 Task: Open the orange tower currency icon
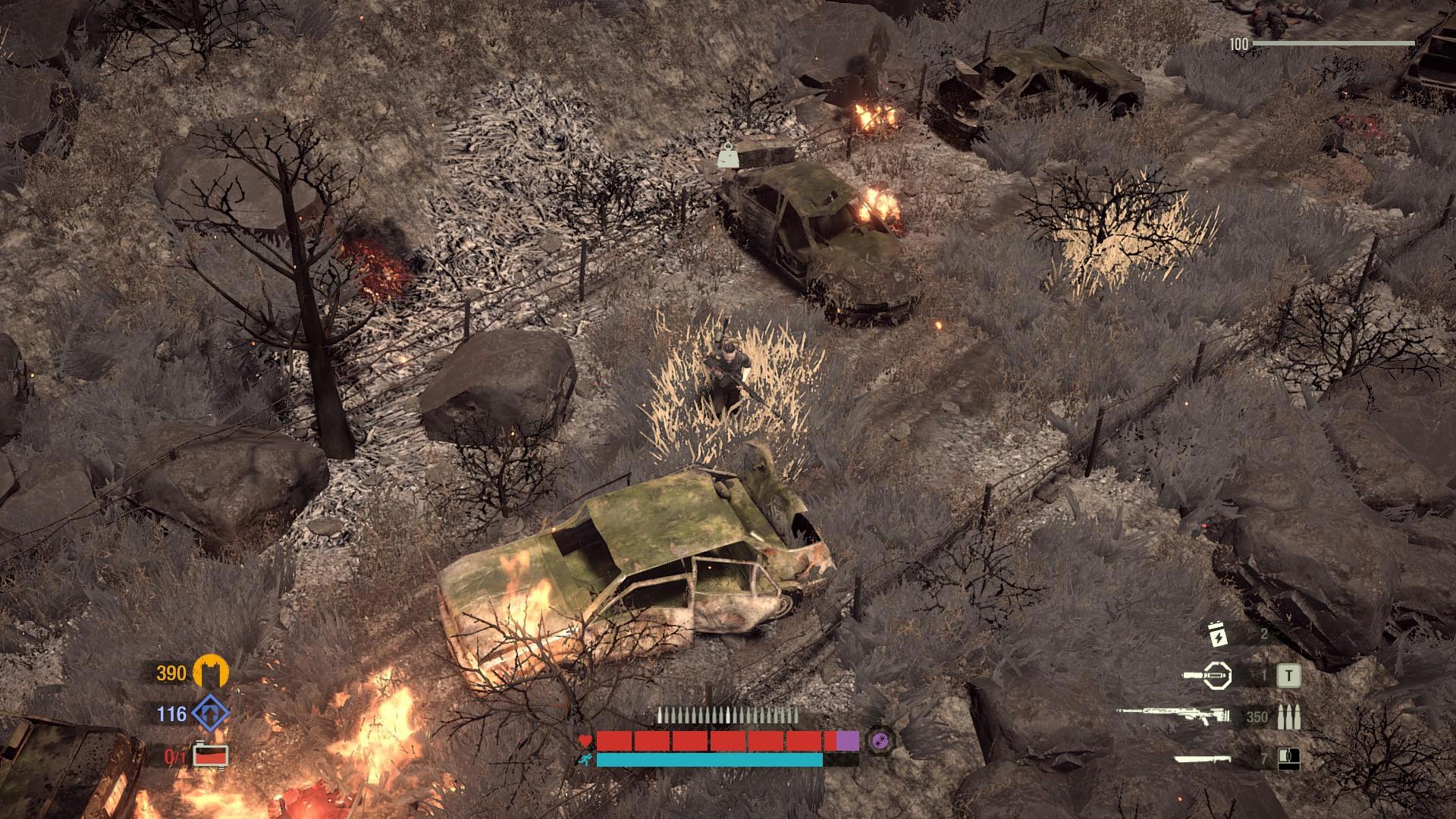[x=210, y=672]
